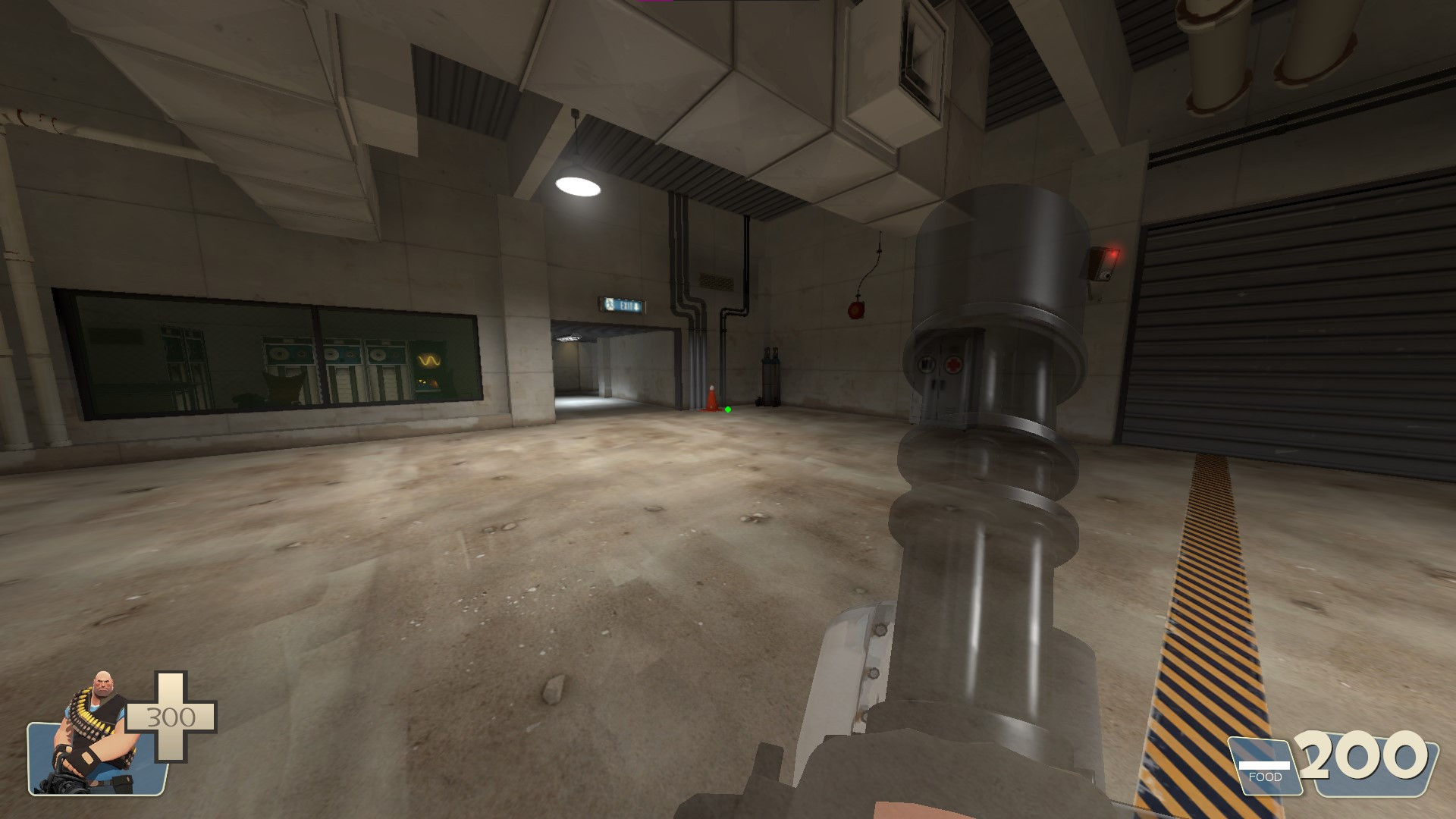Click the down arrow on the EXIT sign

click(x=635, y=306)
